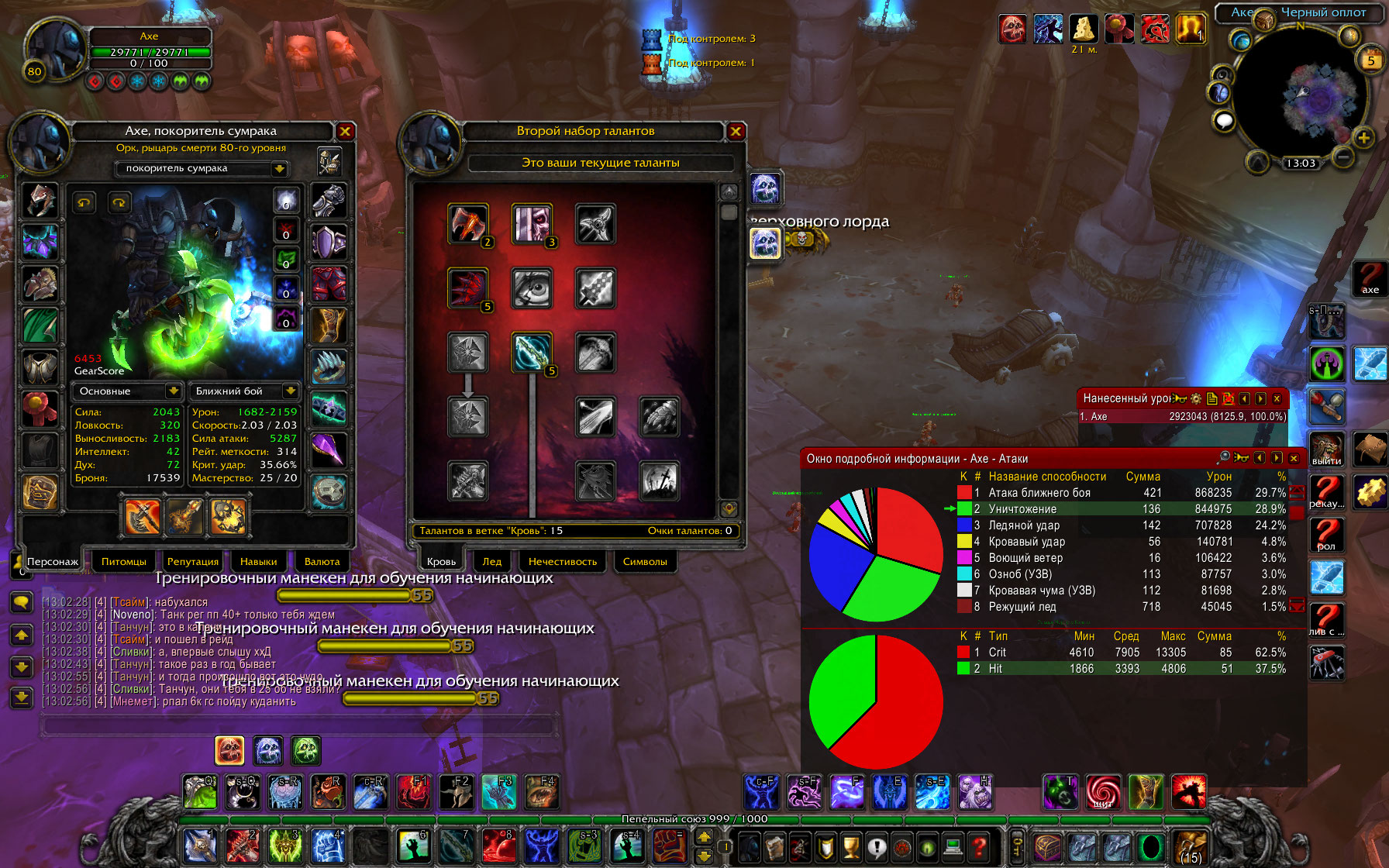Viewport: 1389px width, 868px height.
Task: Switch to the Лед talent tree
Action: click(x=492, y=561)
